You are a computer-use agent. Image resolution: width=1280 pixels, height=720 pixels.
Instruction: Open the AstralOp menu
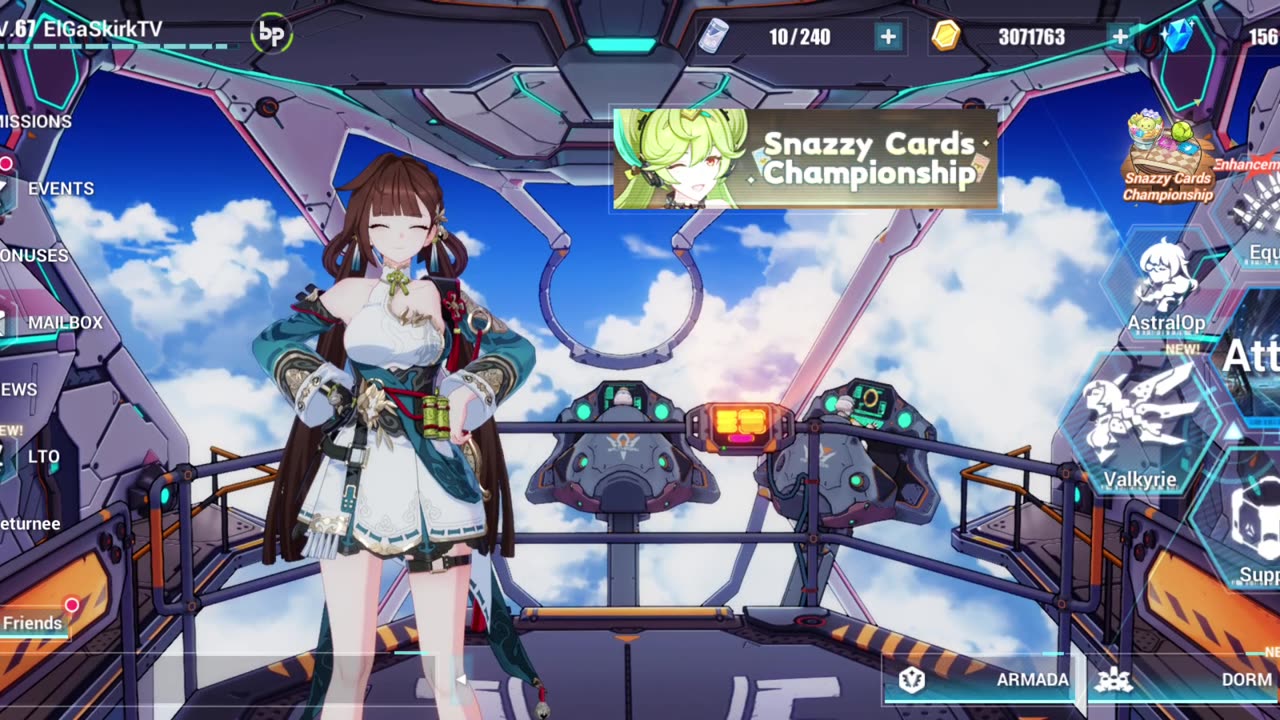click(x=1166, y=285)
